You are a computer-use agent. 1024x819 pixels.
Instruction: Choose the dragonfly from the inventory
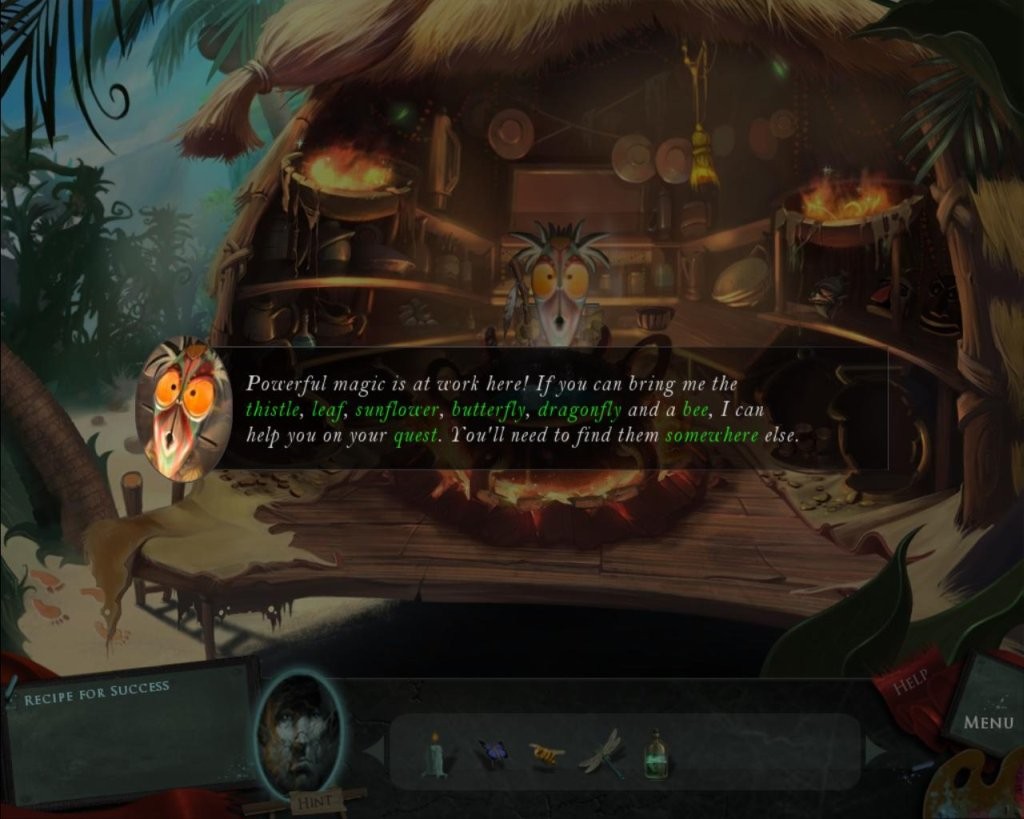tap(602, 752)
